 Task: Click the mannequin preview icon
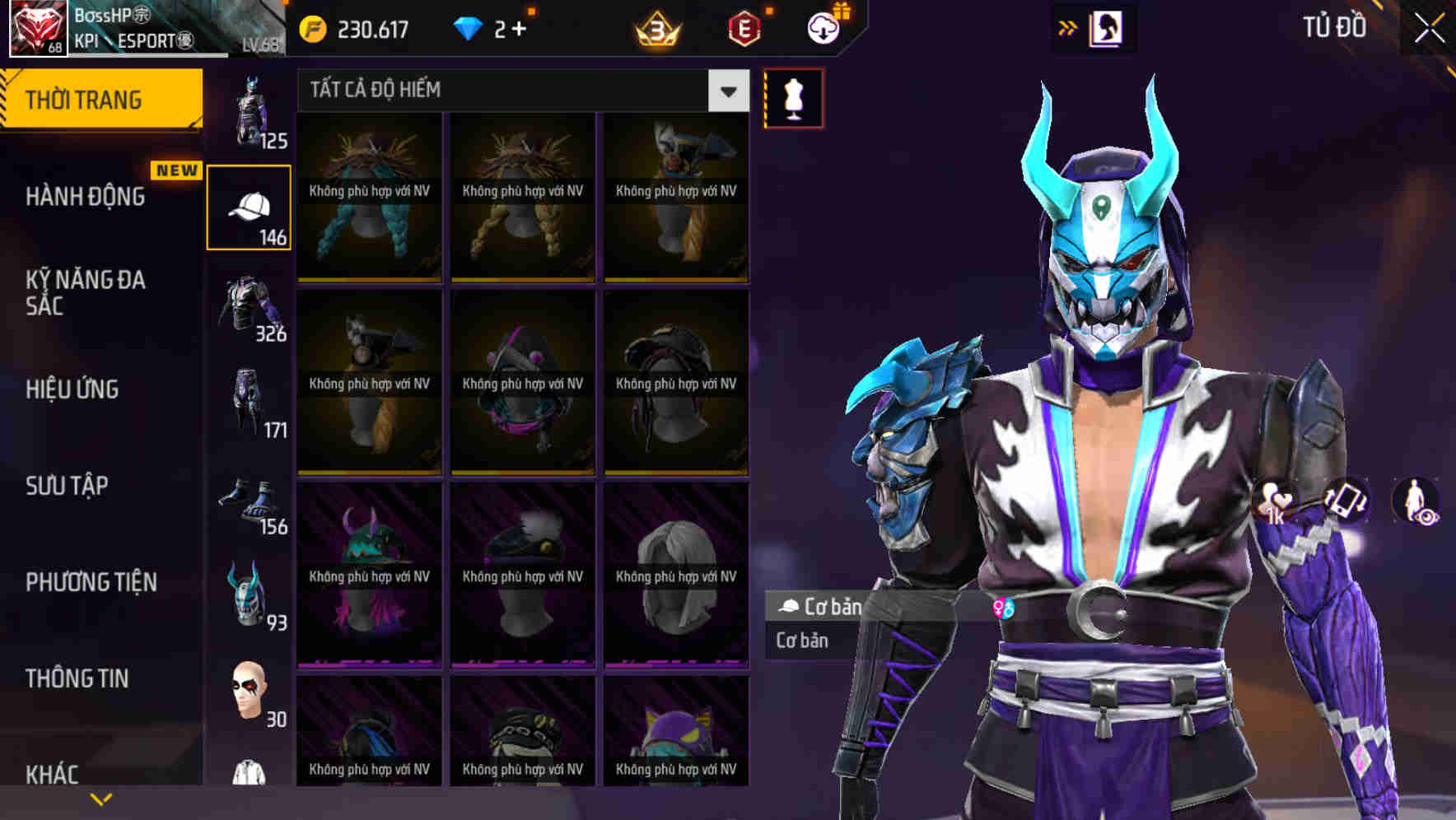(x=793, y=96)
